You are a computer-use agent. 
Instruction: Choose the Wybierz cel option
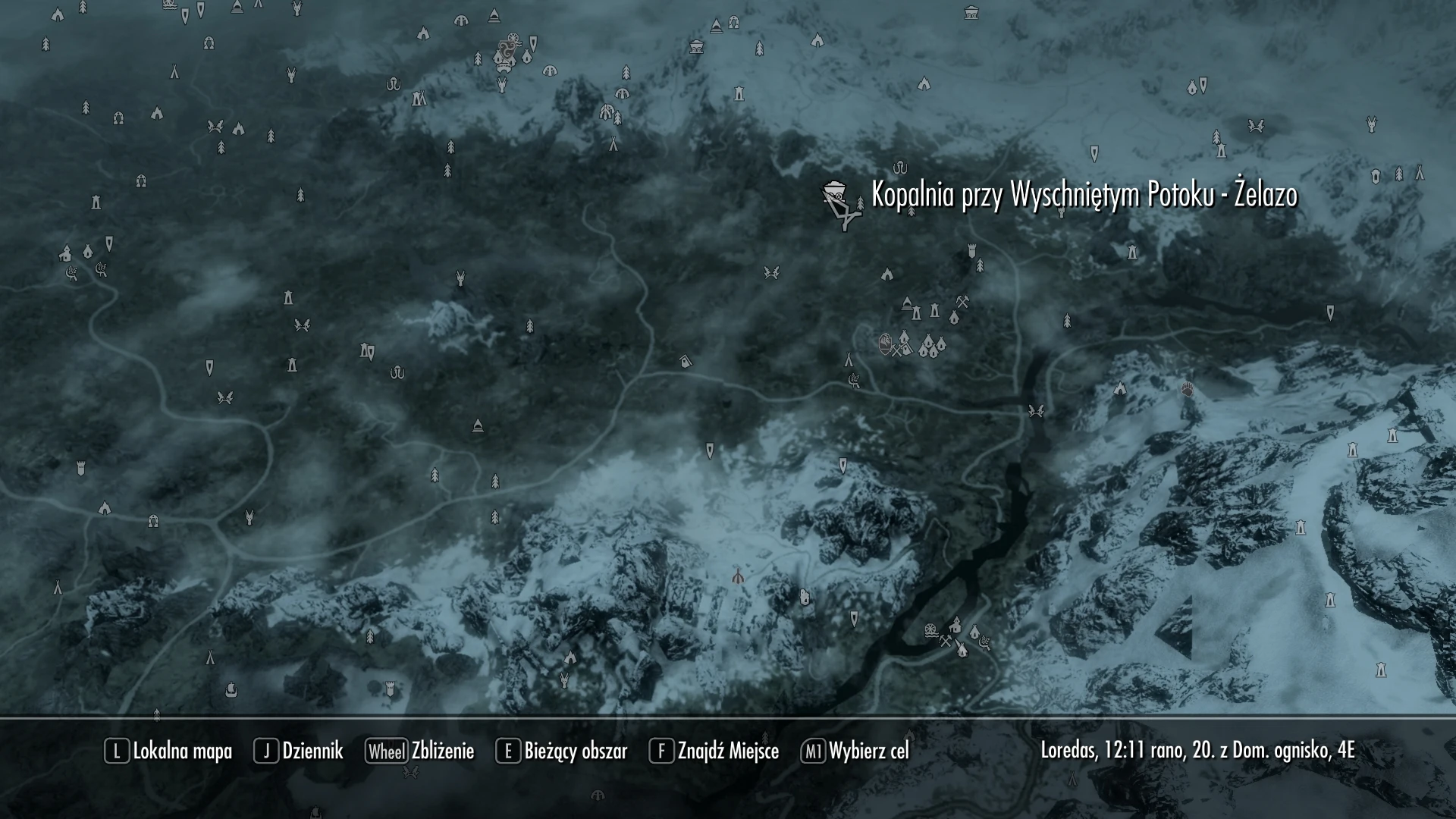tap(855, 751)
